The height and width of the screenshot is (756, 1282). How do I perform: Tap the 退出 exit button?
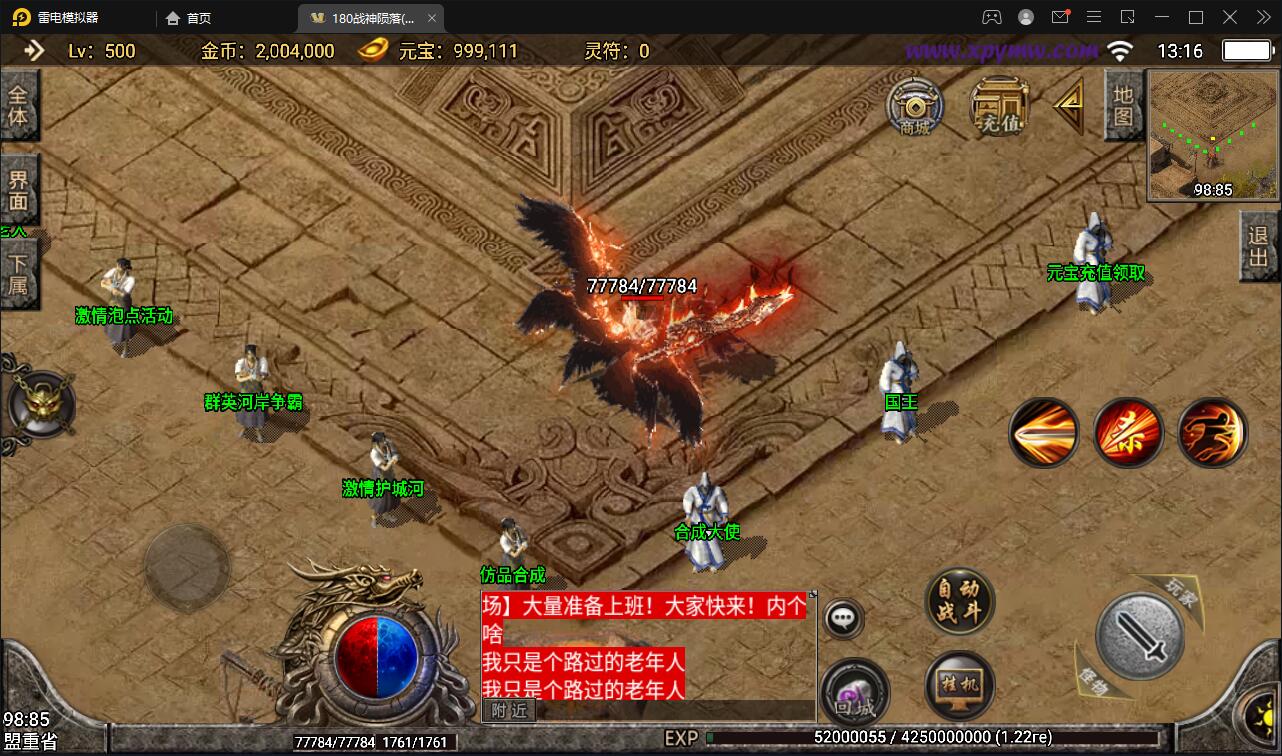1258,246
